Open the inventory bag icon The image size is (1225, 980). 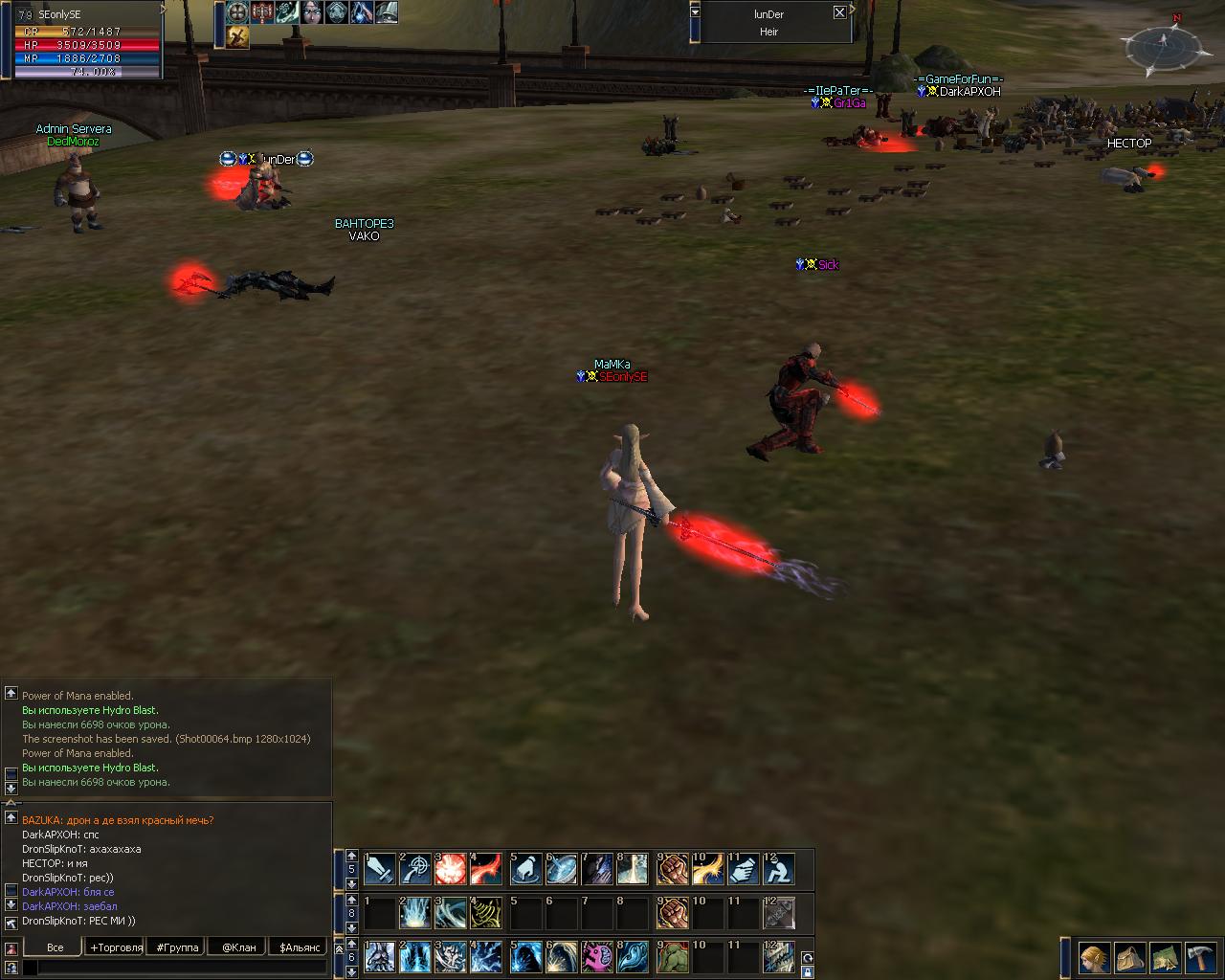click(x=1130, y=956)
